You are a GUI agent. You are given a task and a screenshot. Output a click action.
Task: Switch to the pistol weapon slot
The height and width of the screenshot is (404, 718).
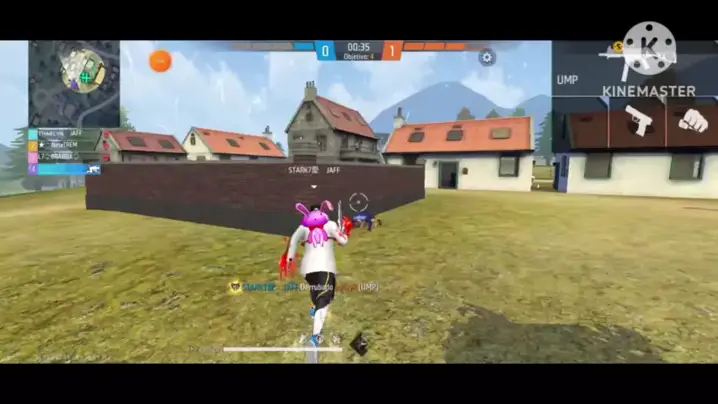click(x=637, y=121)
